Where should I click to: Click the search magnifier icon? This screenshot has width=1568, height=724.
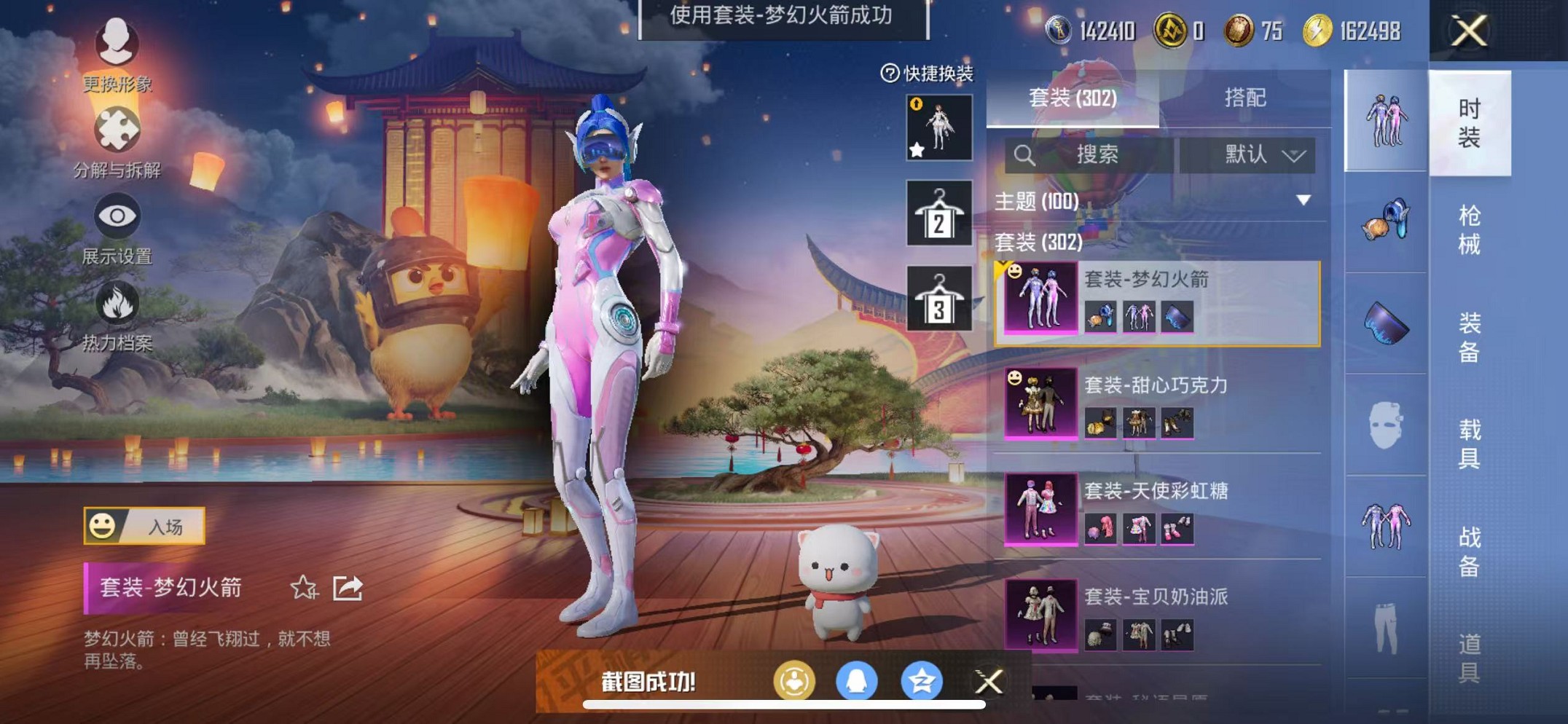(x=1026, y=154)
